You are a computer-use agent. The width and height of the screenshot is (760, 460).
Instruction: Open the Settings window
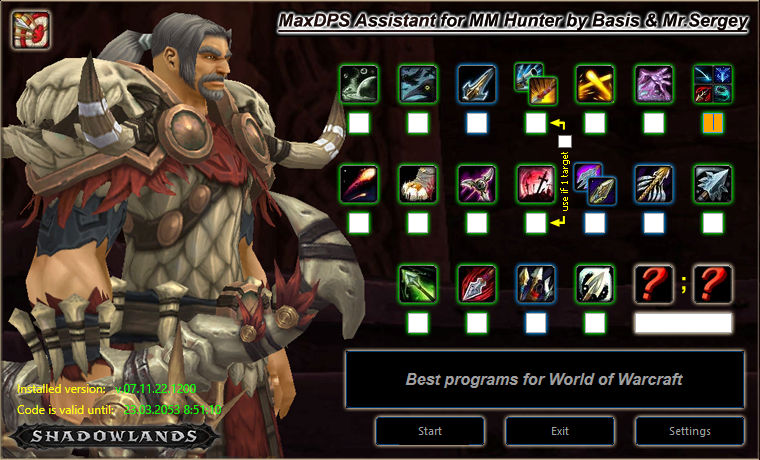(689, 431)
